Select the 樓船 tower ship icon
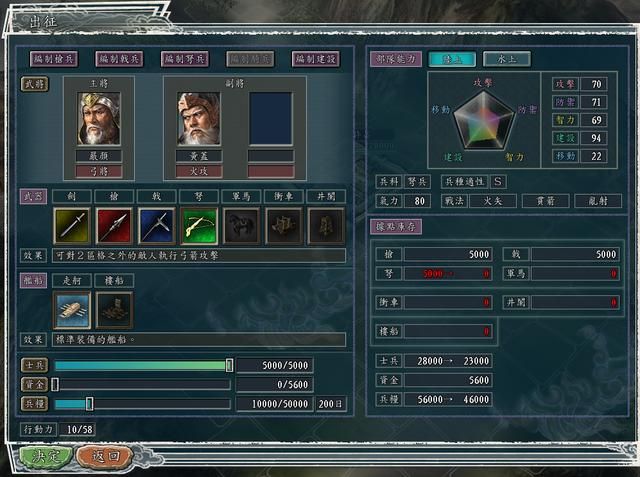Viewport: 640px width, 477px height. click(115, 310)
